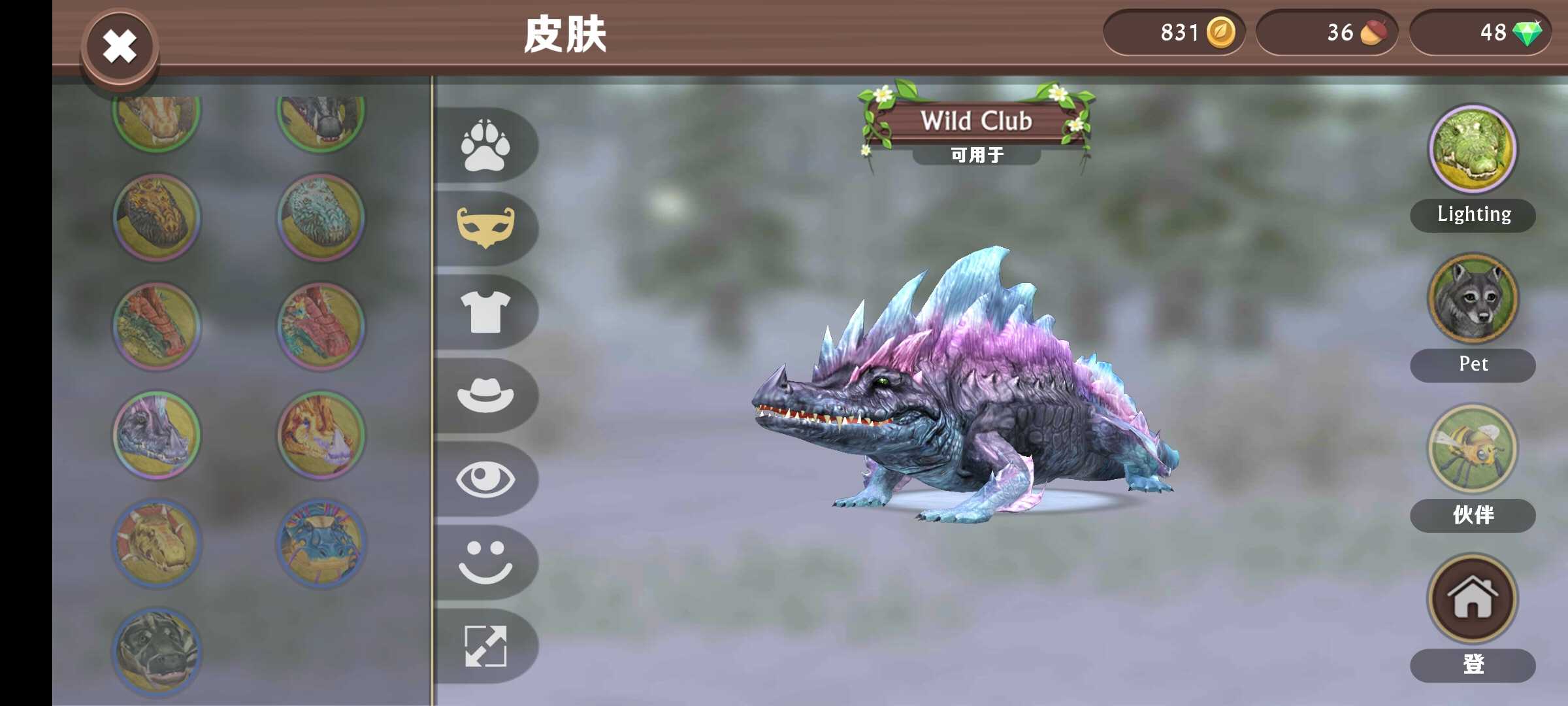Open the bee companion menu
Viewport: 1568px width, 706px height.
(1473, 448)
